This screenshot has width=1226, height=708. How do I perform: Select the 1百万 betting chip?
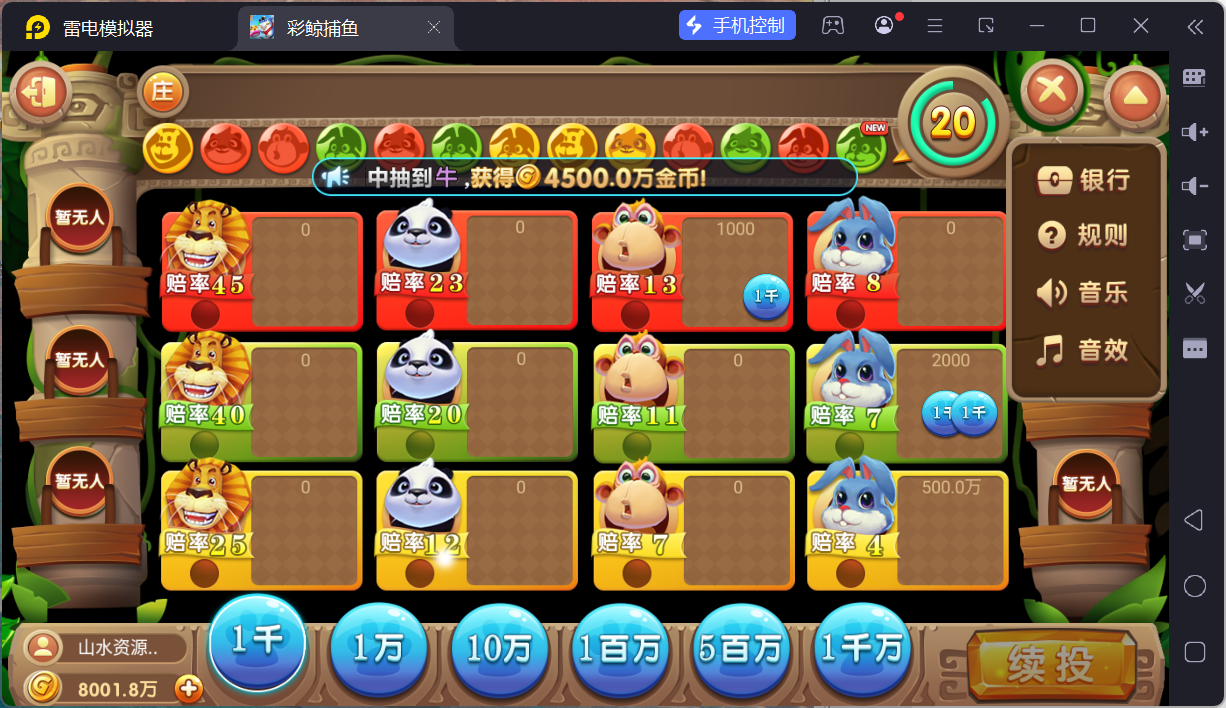tap(621, 650)
